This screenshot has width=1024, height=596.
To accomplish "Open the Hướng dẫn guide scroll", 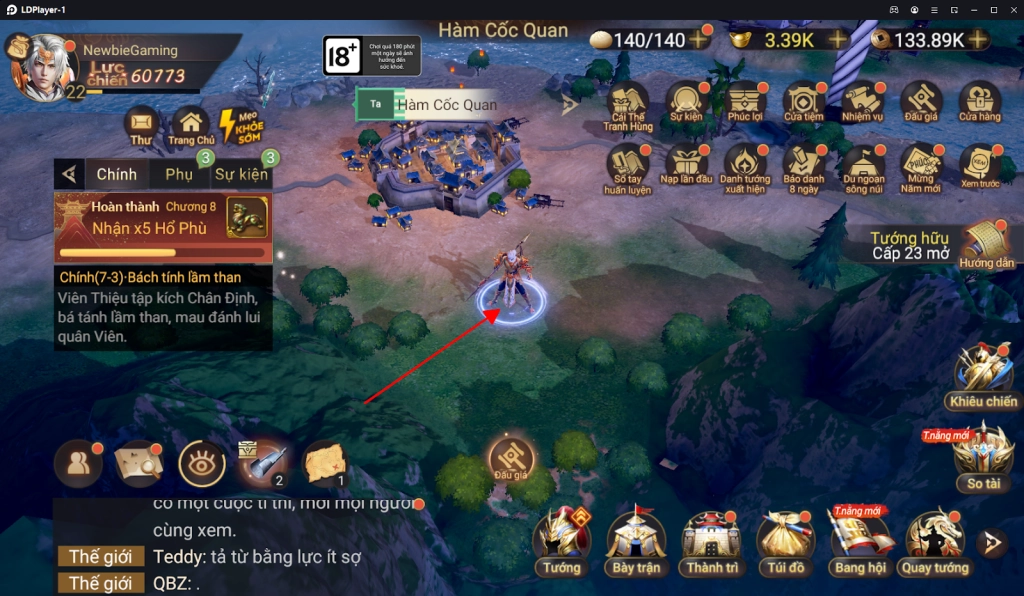I will (986, 245).
